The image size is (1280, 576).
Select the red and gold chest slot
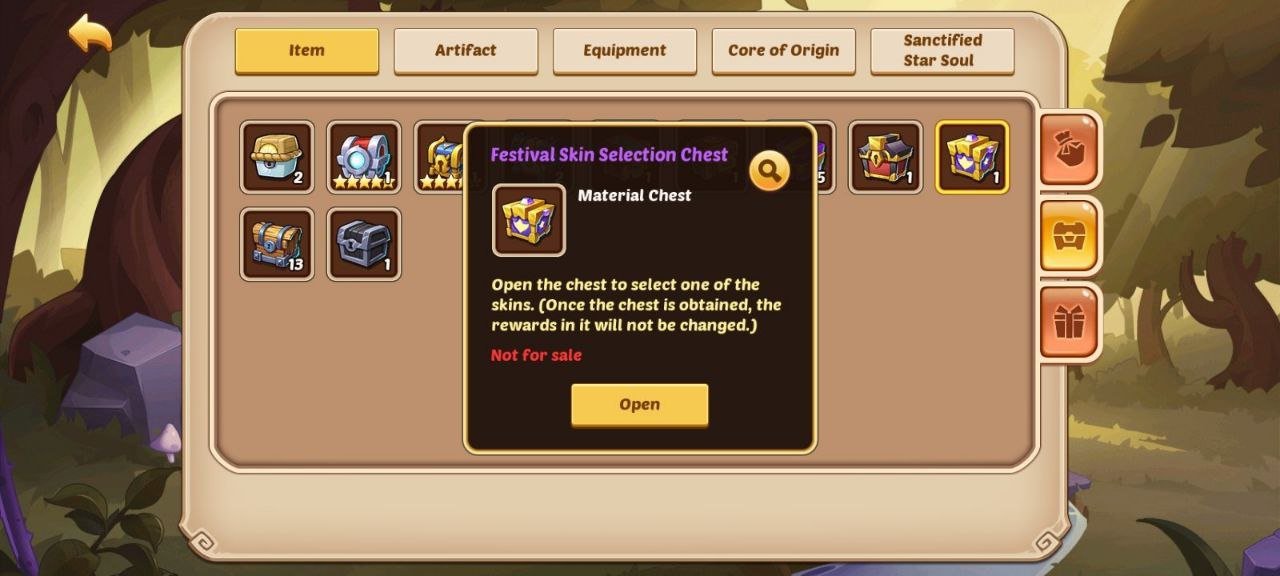click(x=885, y=157)
